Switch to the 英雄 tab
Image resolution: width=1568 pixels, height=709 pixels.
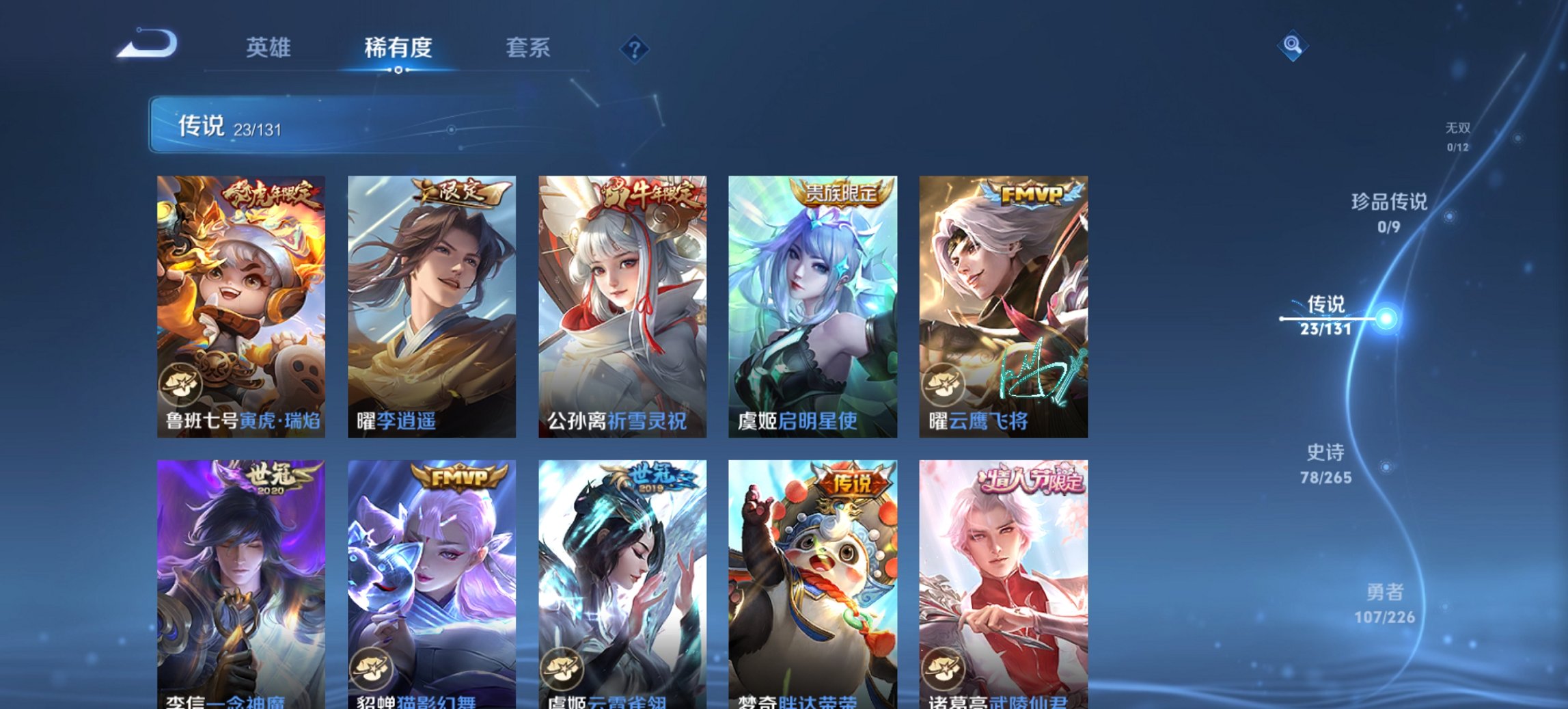(271, 48)
